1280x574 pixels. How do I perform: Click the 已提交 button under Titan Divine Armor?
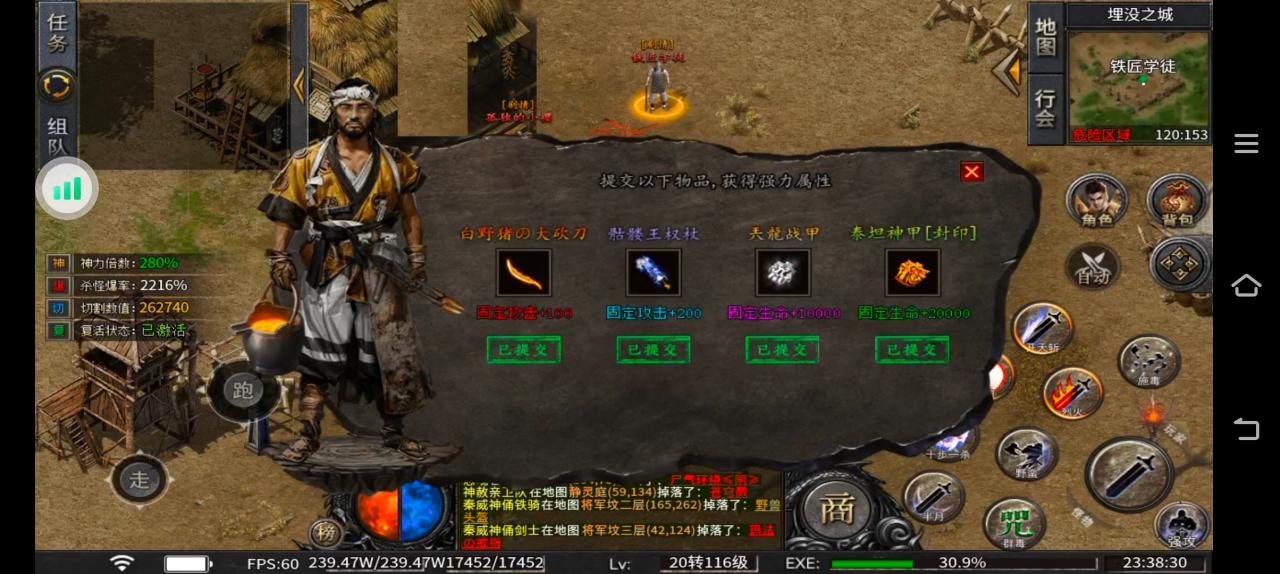[x=912, y=349]
